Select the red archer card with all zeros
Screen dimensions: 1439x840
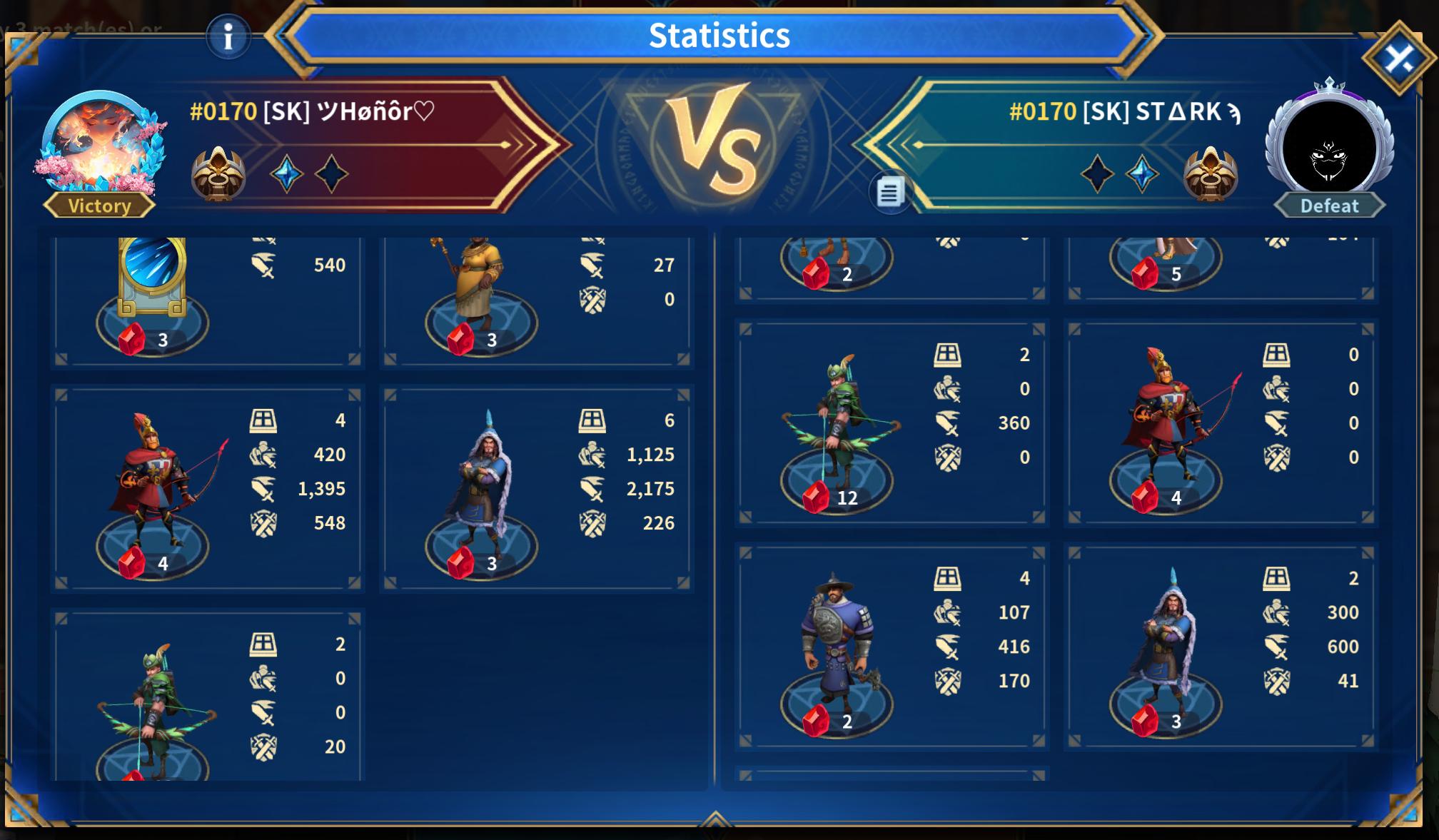click(1221, 423)
